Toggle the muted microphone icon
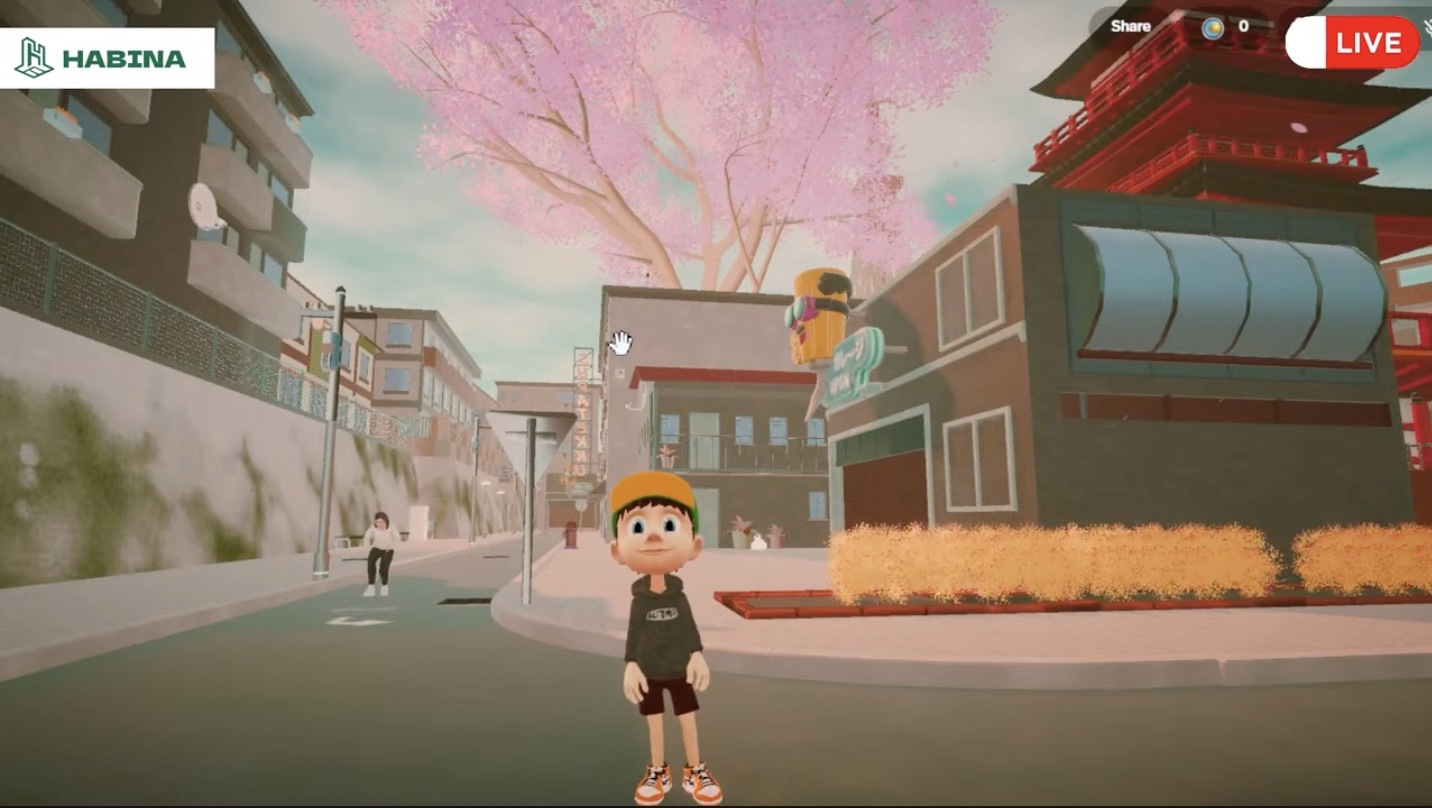The image size is (1432, 808). click(1425, 30)
